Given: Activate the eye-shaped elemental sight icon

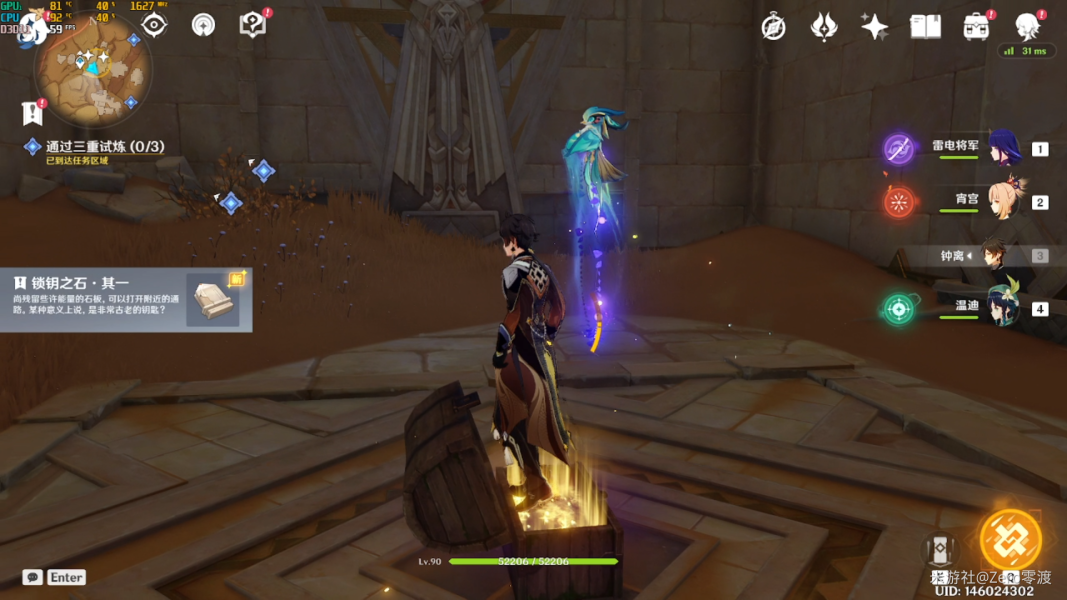Looking at the screenshot, I should (x=153, y=25).
